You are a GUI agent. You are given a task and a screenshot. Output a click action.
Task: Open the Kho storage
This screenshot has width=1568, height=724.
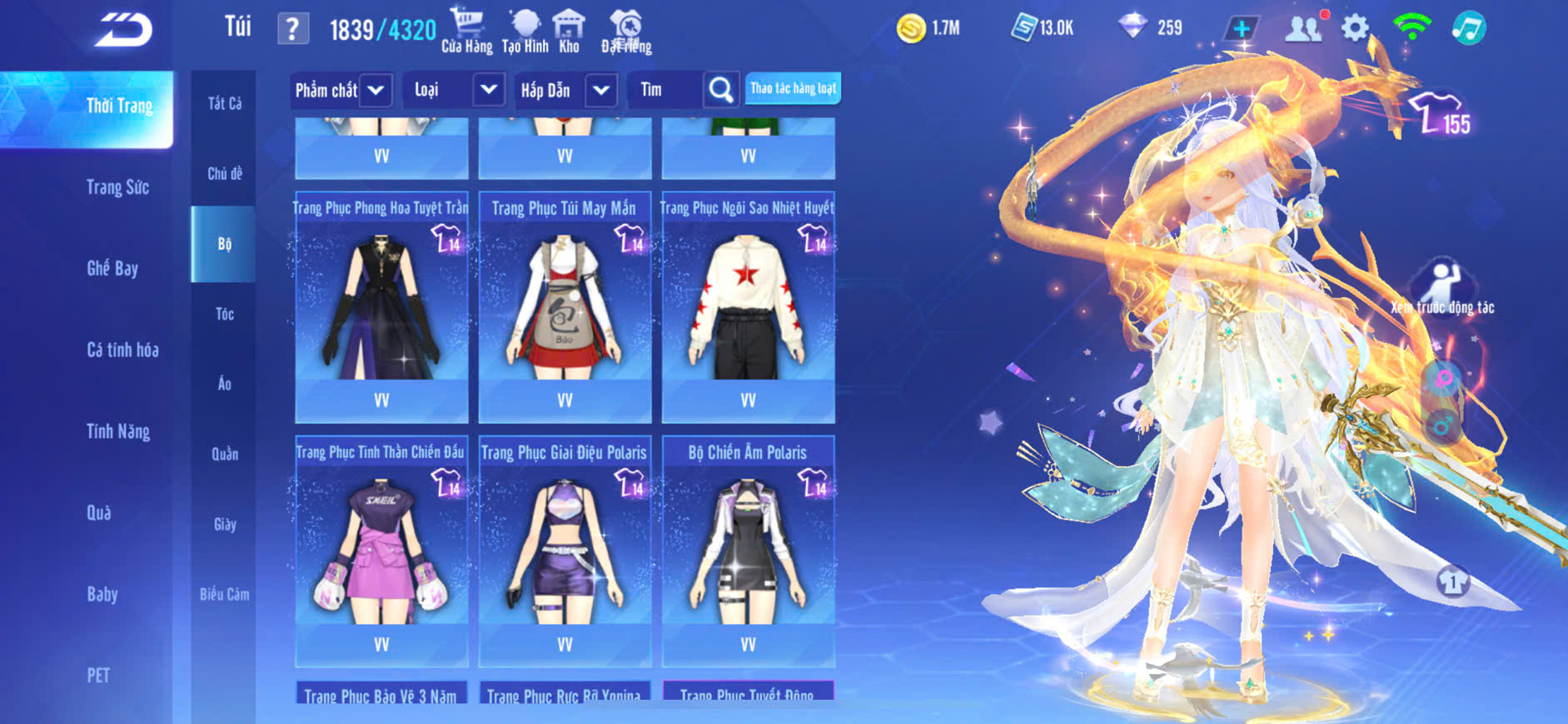569,30
